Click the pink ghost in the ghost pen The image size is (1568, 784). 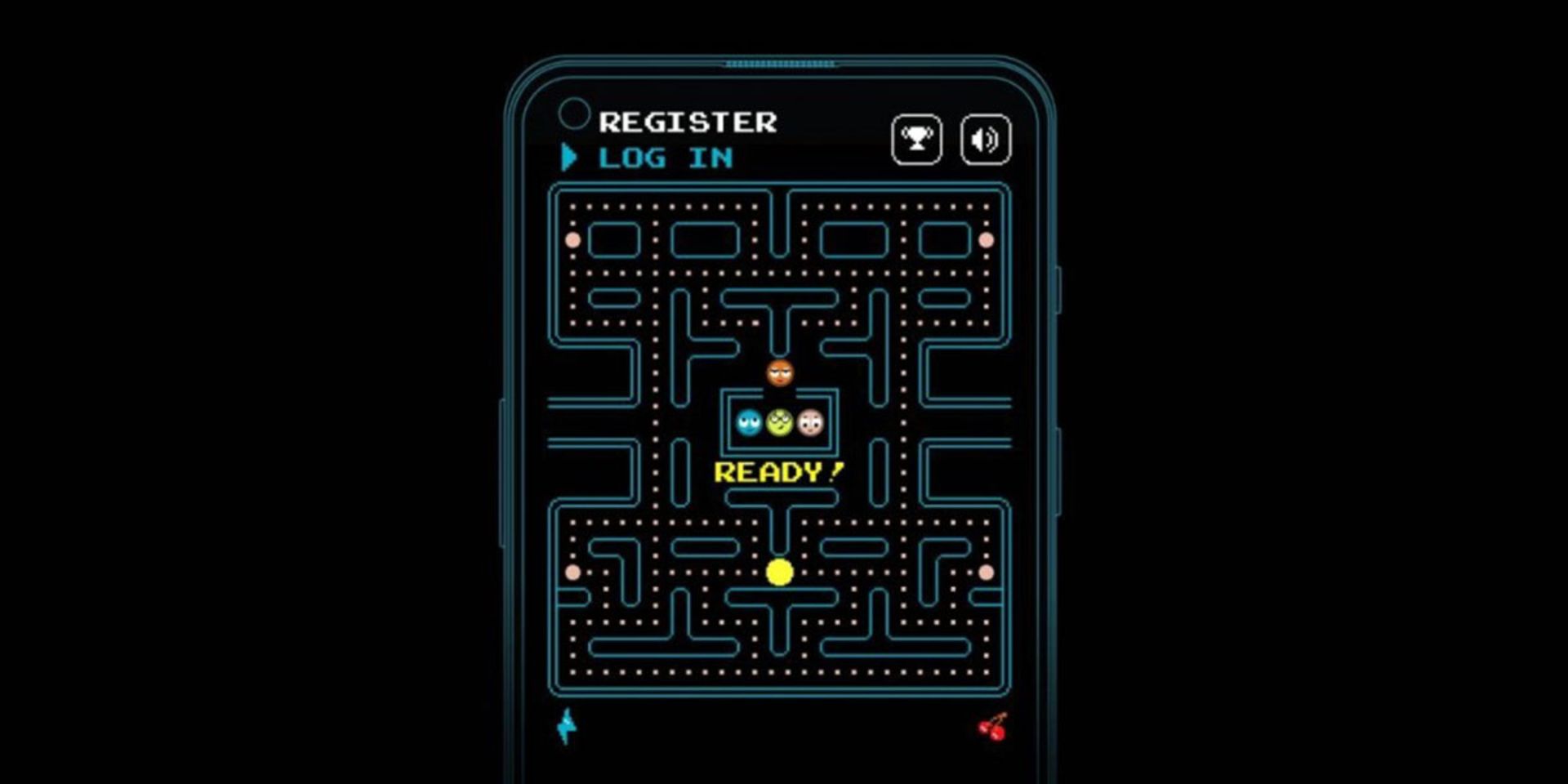click(x=808, y=425)
